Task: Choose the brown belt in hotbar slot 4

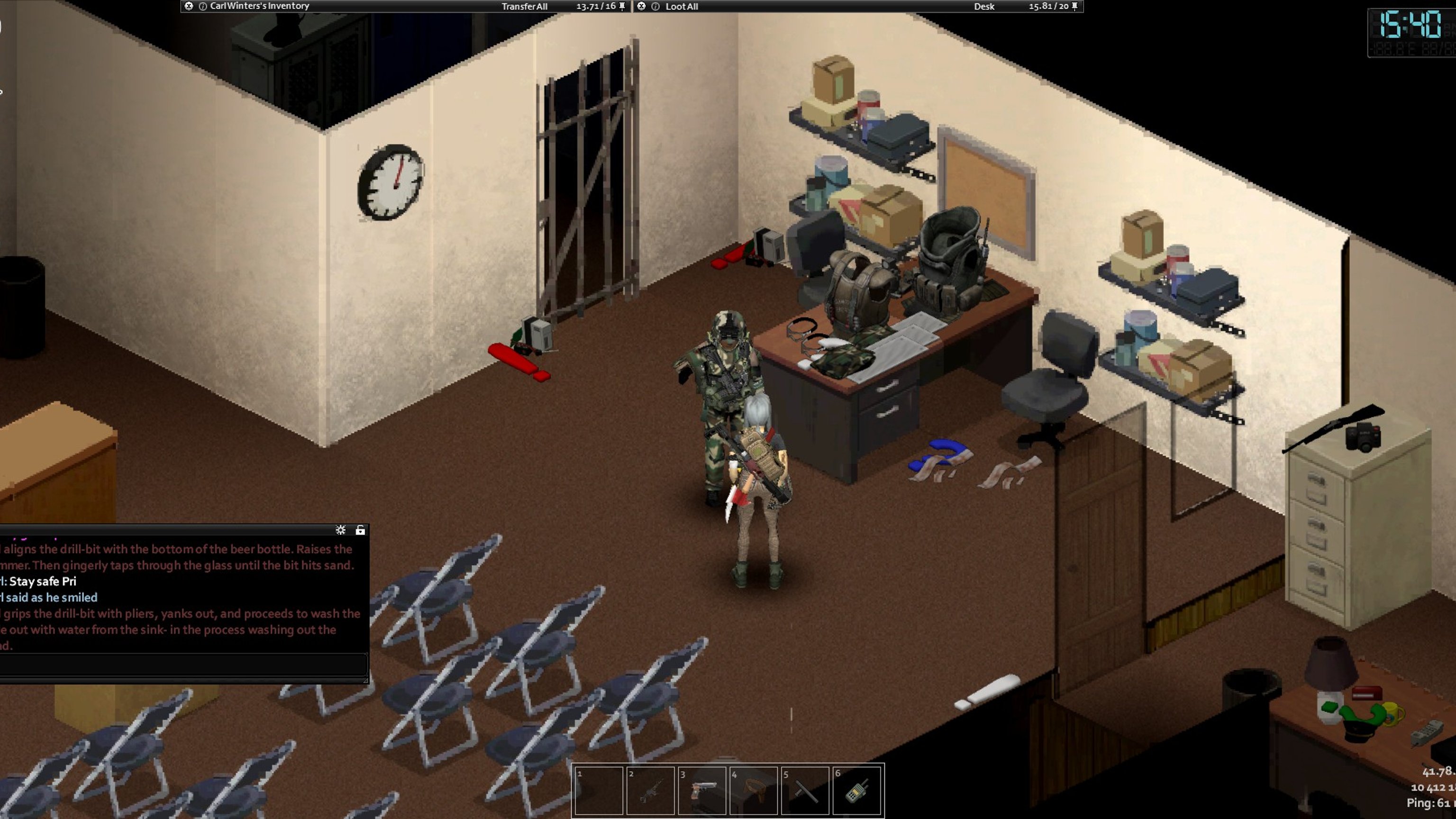Action: point(754,790)
